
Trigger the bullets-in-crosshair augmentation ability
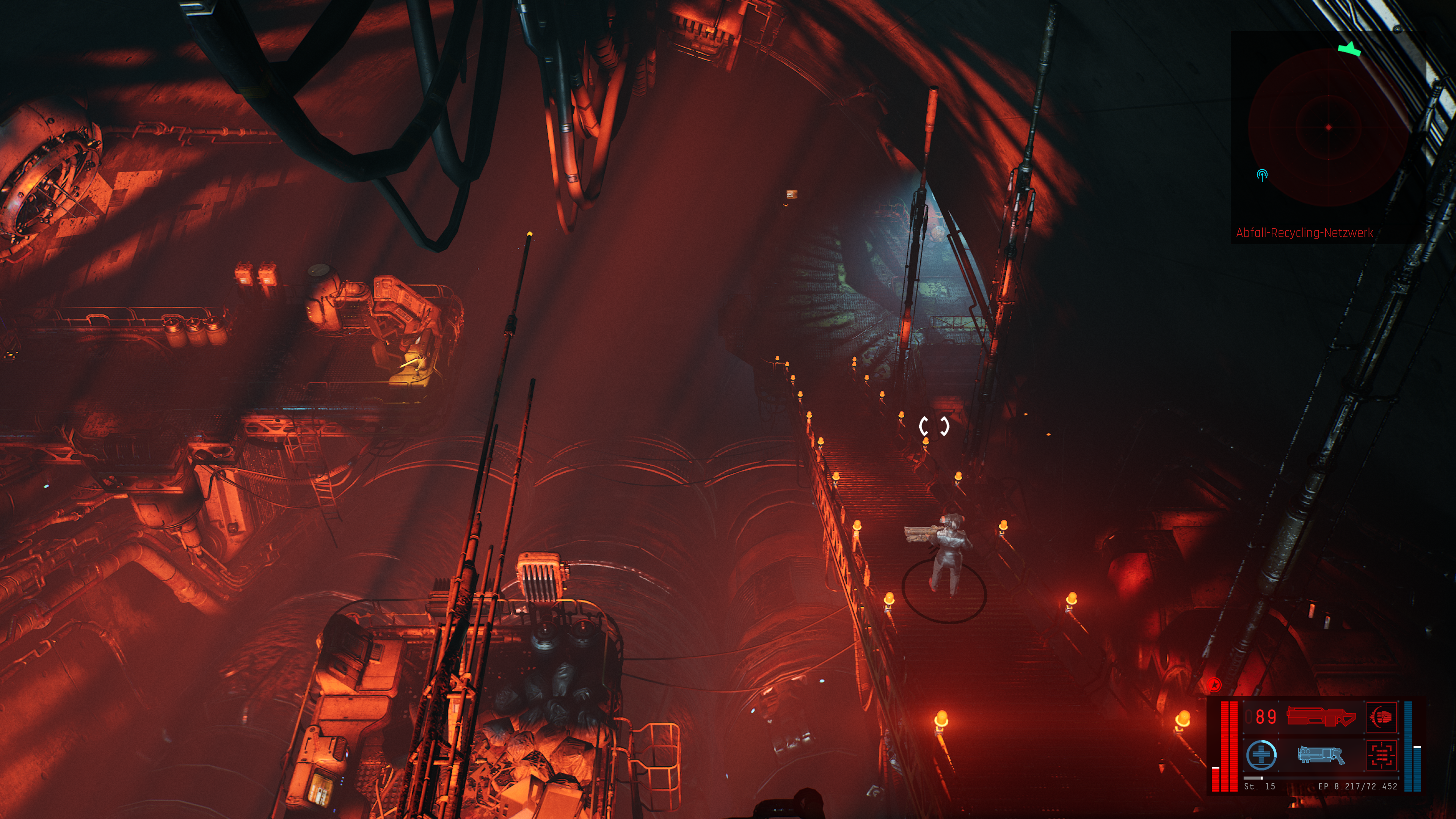[1381, 755]
